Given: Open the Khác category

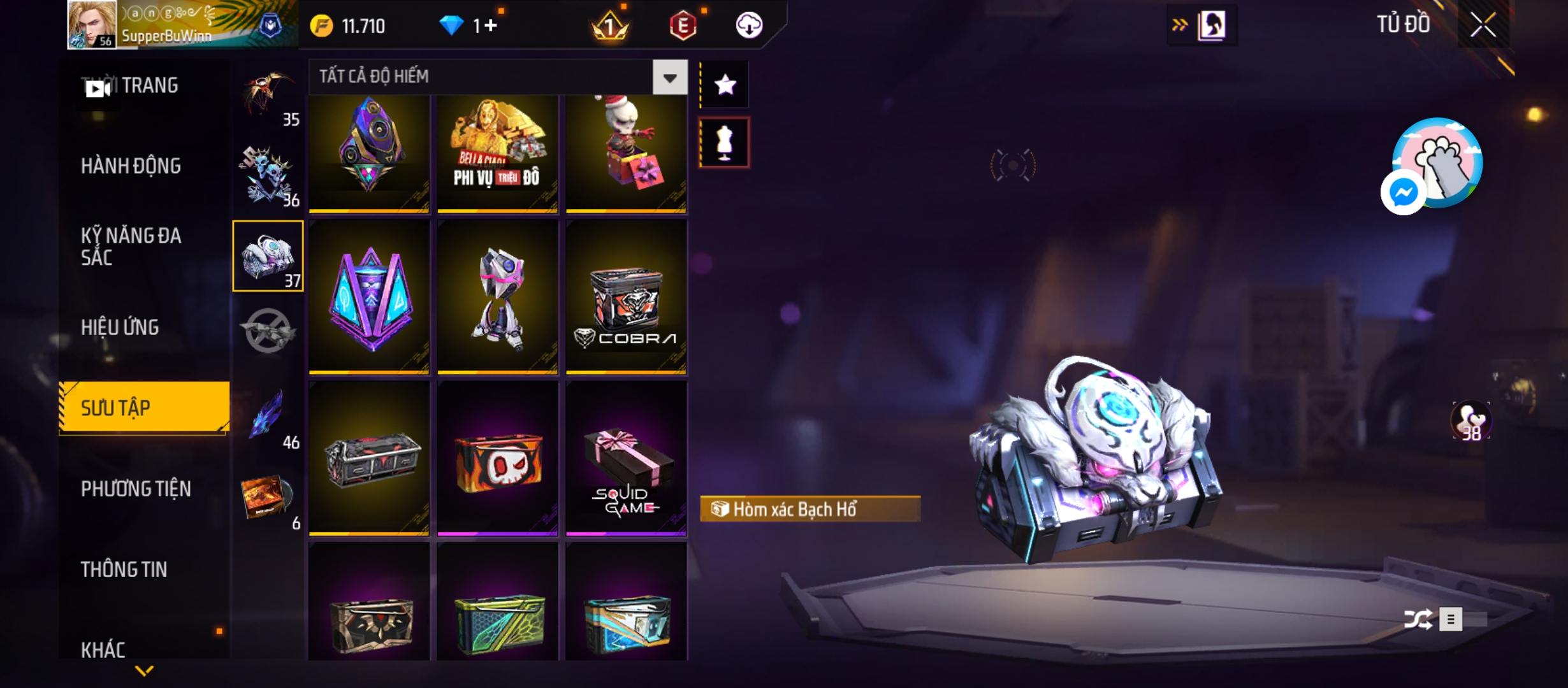Looking at the screenshot, I should click(103, 650).
